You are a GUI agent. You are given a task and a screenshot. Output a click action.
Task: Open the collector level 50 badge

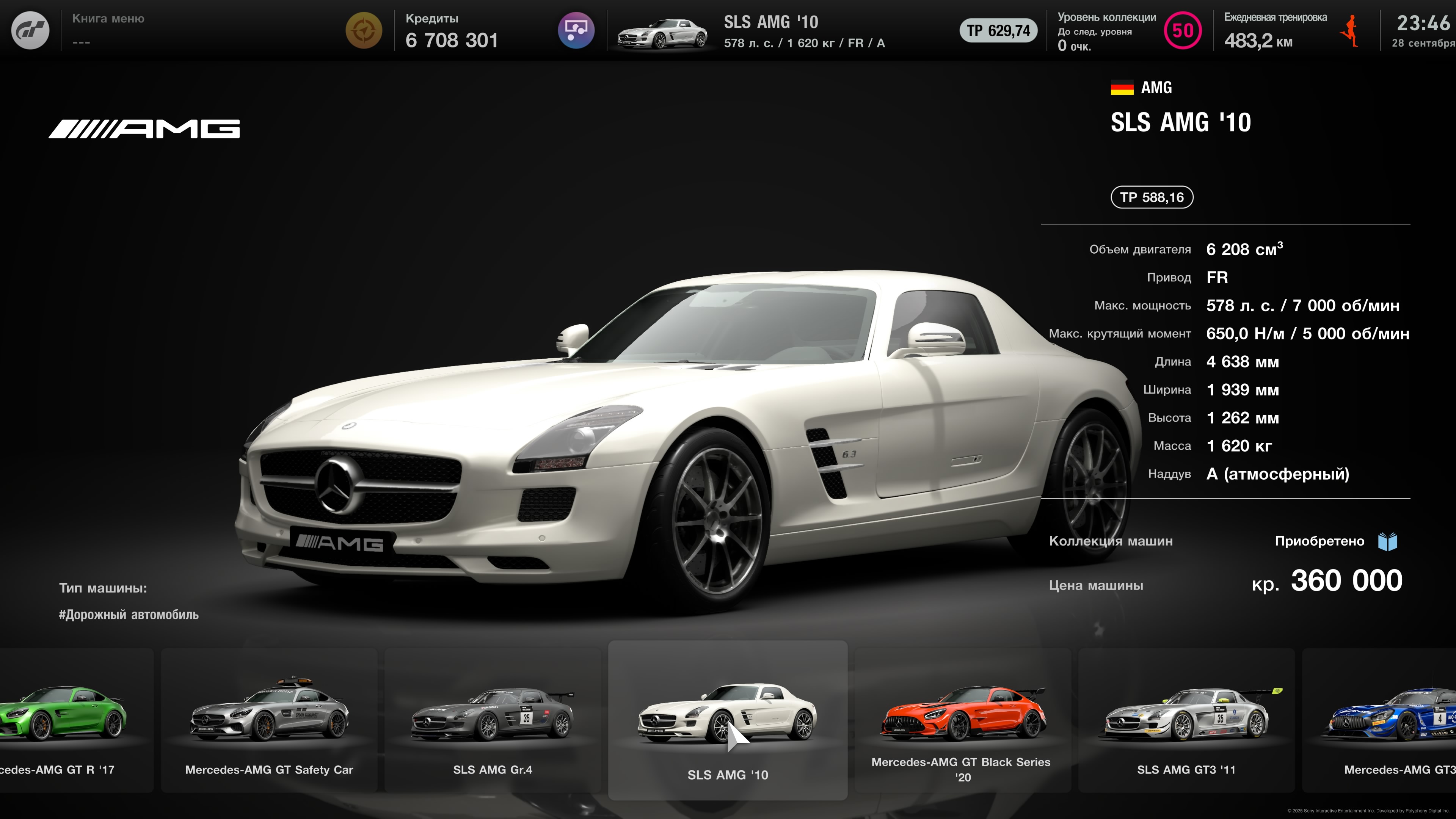pyautogui.click(x=1183, y=30)
